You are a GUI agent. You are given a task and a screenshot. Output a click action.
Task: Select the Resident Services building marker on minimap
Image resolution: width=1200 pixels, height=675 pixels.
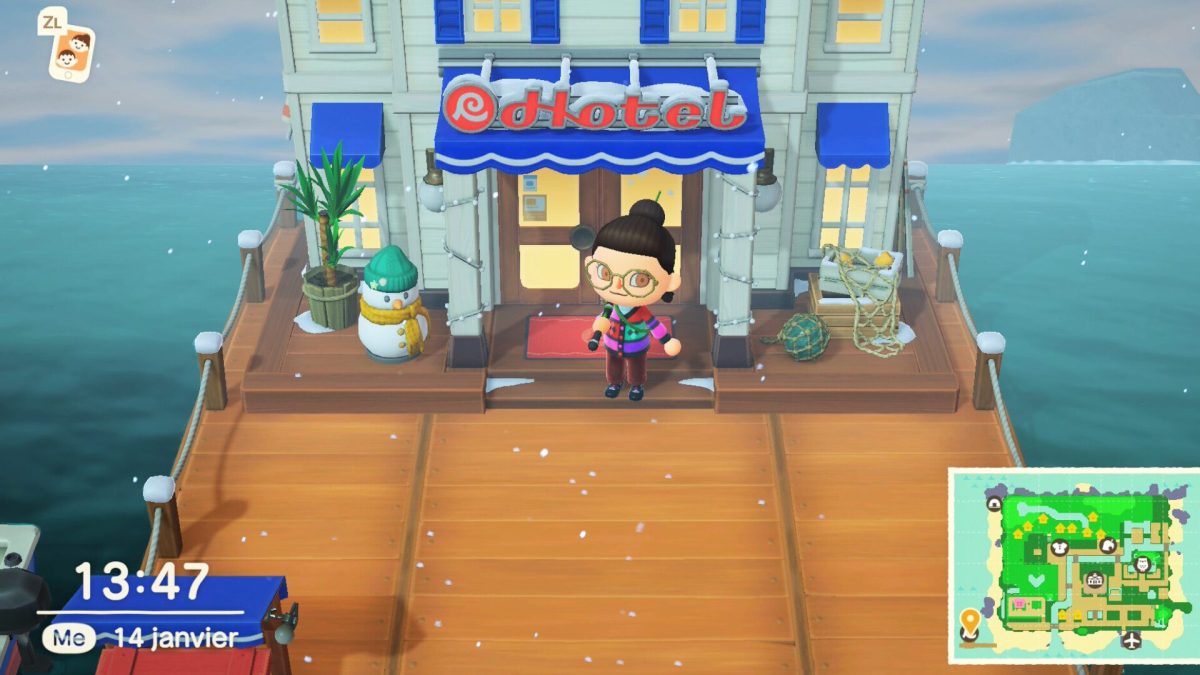coord(1094,580)
